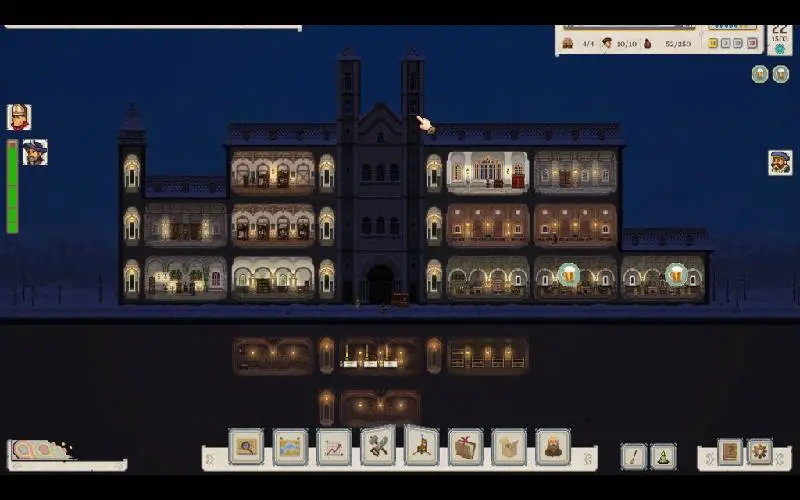This screenshot has height=500, width=800.
Task: Show the statistics line chart panel
Action: (x=334, y=446)
